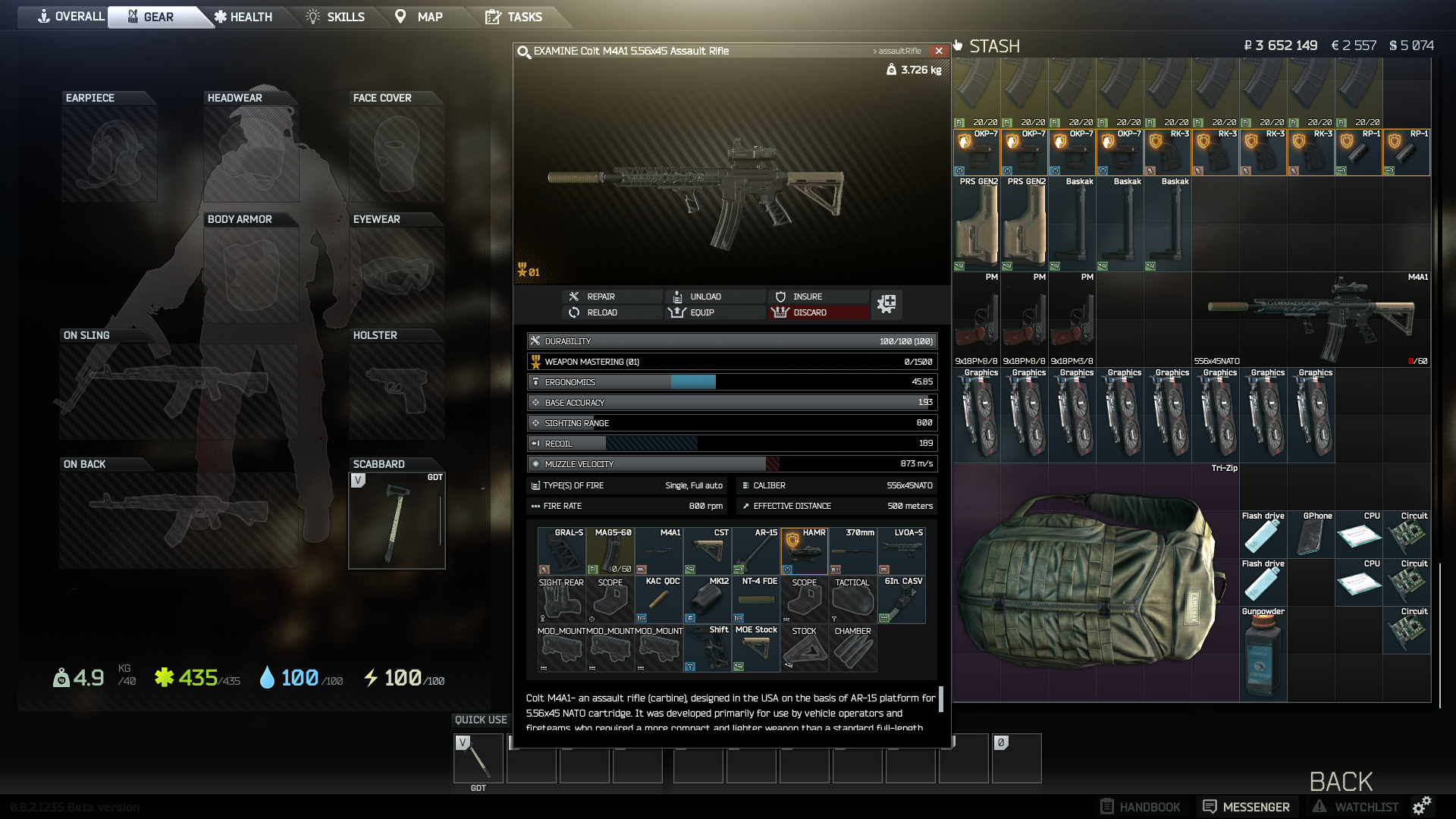Open the weapon modding gear icon
Screen dimensions: 1456x819
tap(886, 304)
